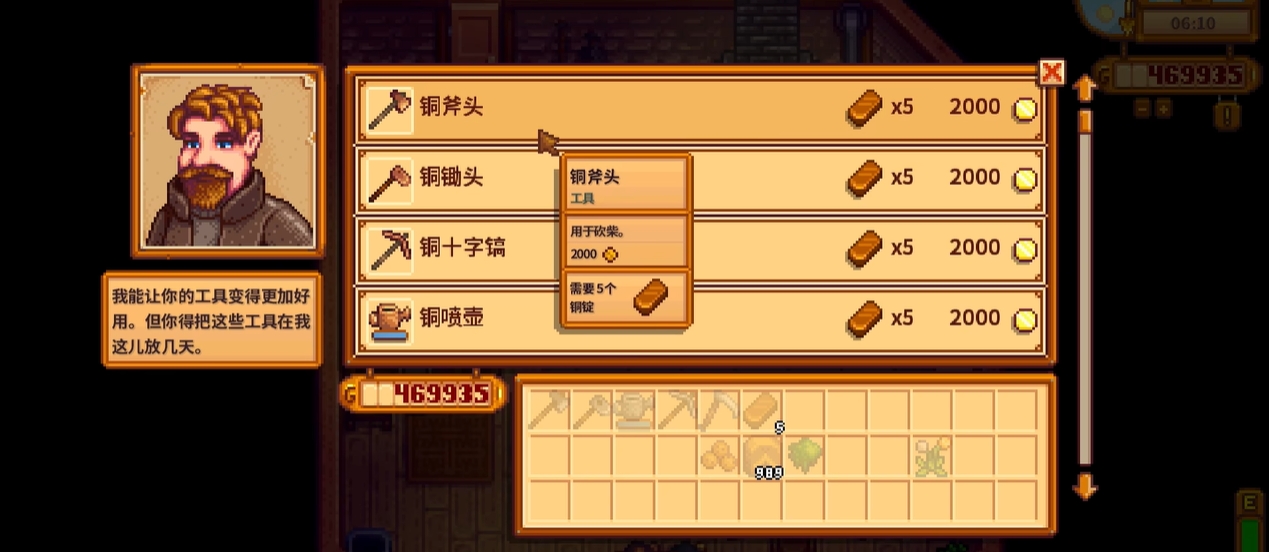Select the copper bar inventory slot
1269x552 pixels.
point(760,410)
